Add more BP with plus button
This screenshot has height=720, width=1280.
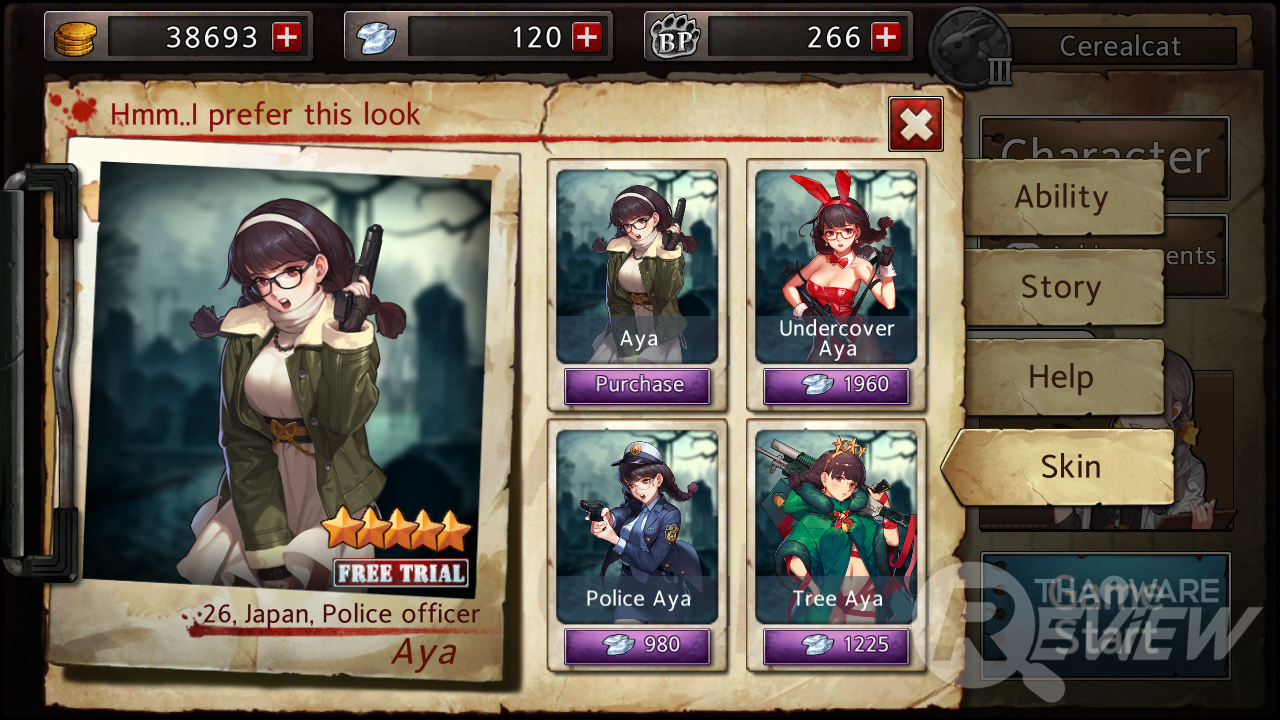(x=886, y=38)
